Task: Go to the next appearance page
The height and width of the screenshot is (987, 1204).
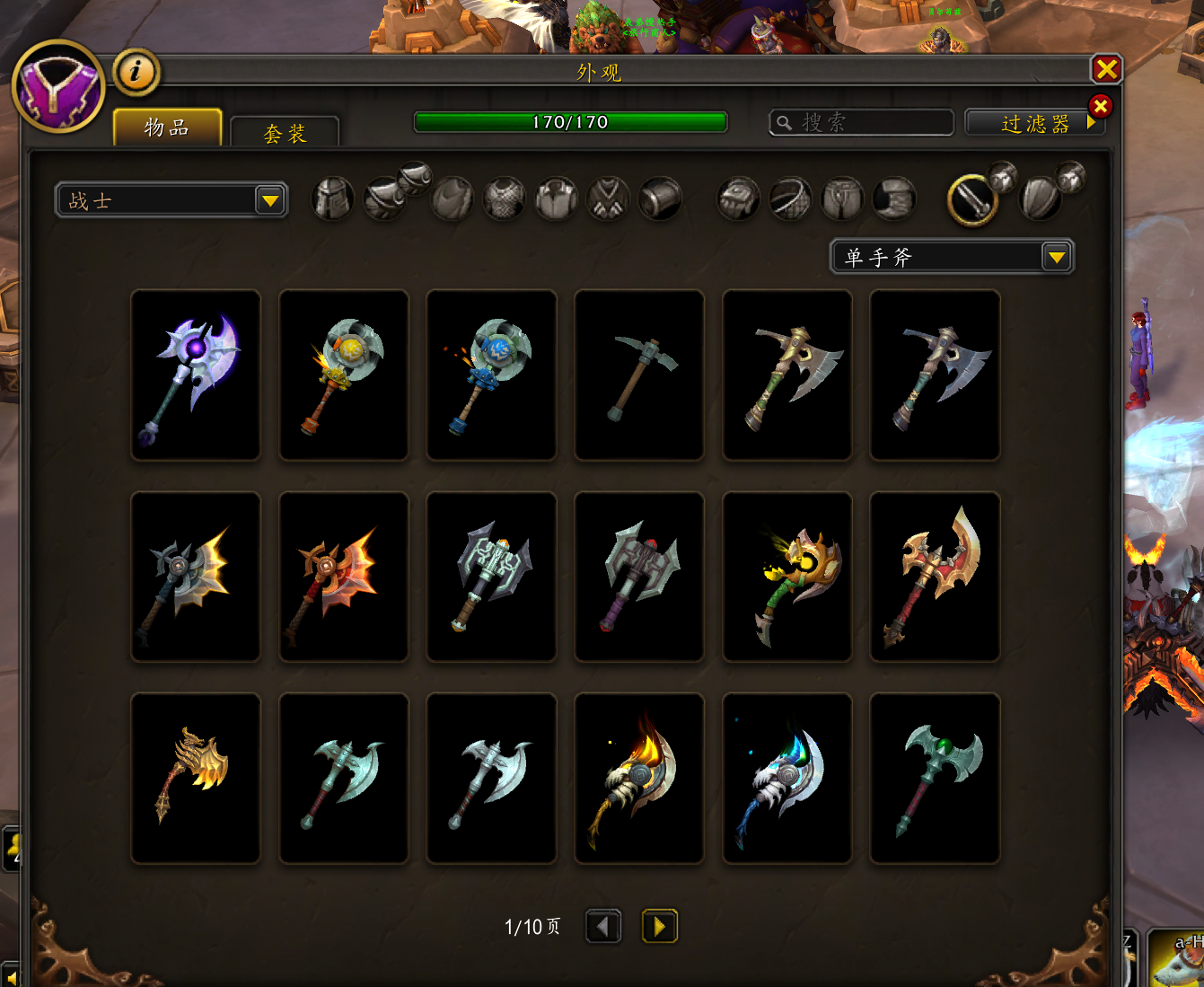Action: click(659, 926)
